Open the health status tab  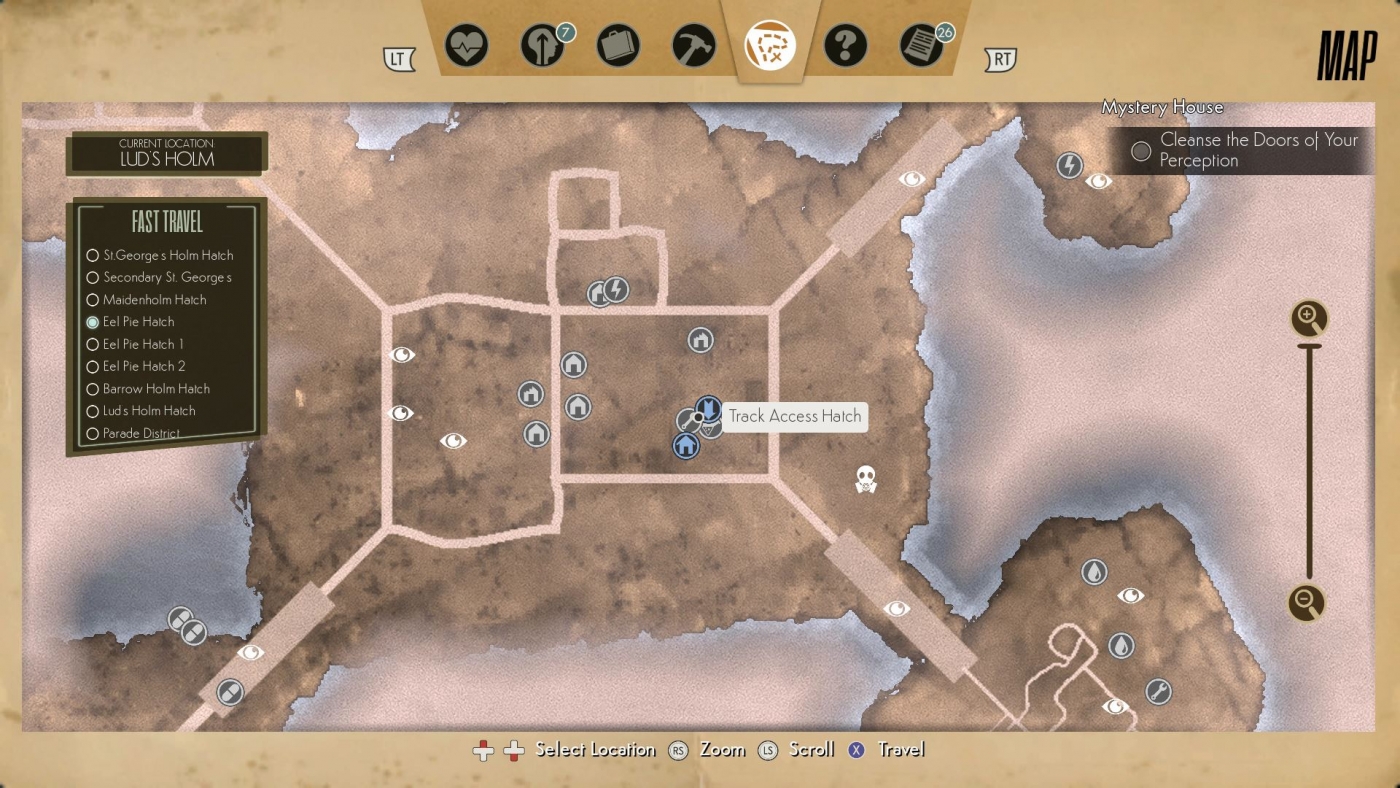tap(466, 46)
